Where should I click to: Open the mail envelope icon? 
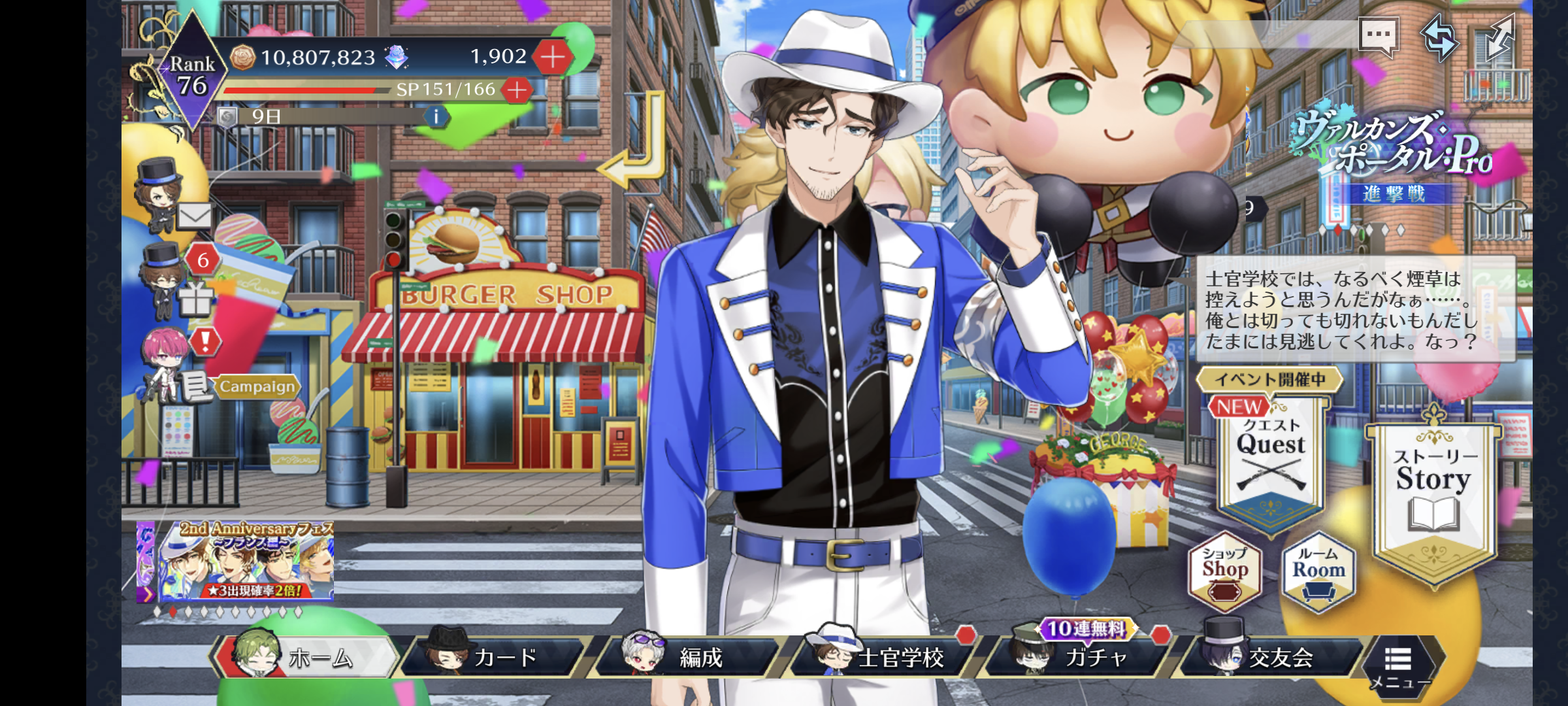point(193,214)
